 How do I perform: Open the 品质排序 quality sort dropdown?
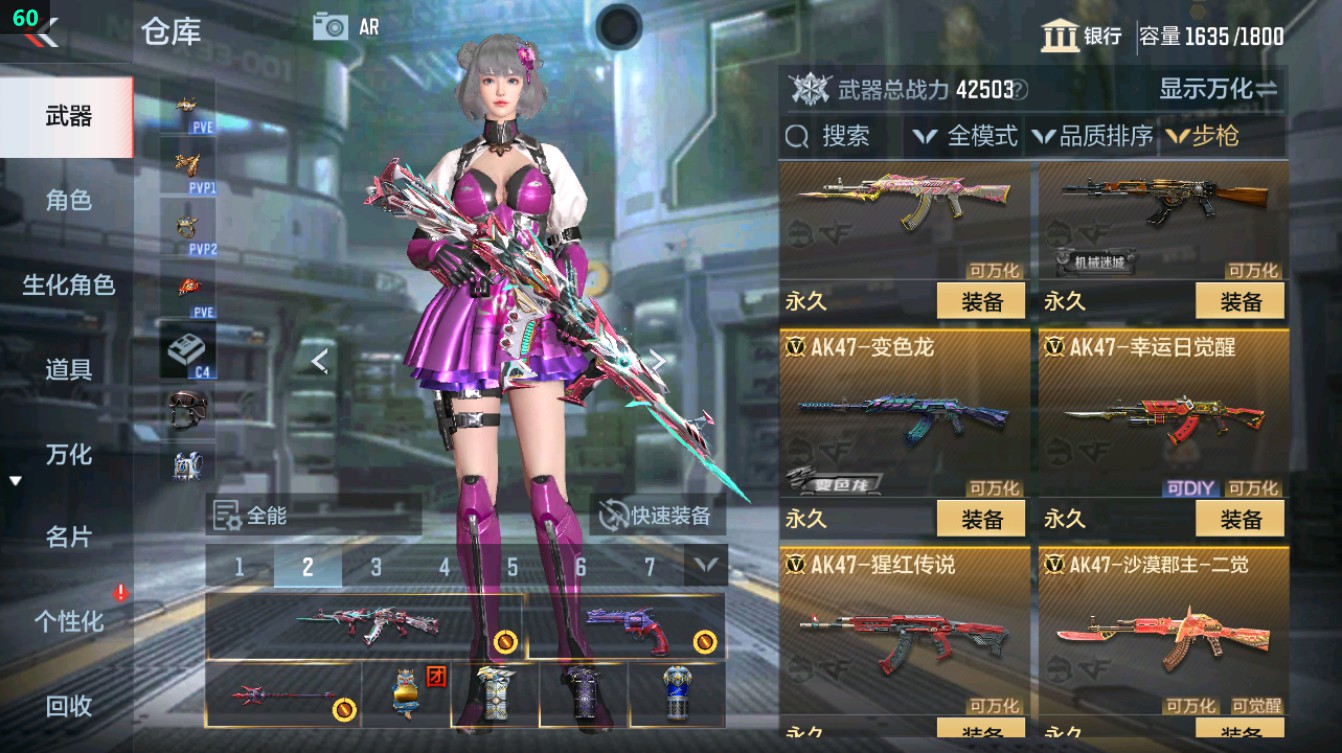click(x=1095, y=137)
